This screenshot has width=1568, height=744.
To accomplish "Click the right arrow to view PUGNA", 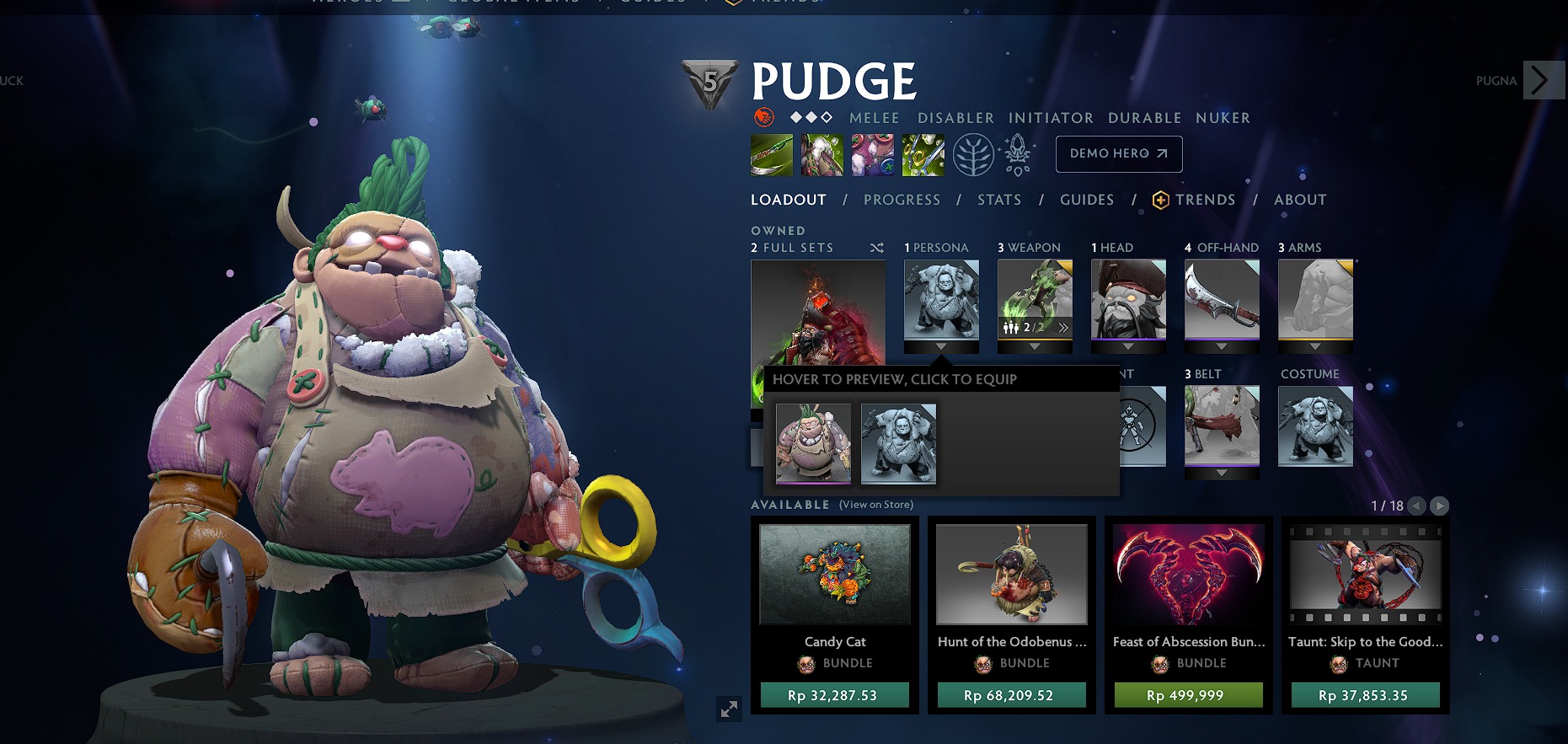I will (x=1544, y=81).
